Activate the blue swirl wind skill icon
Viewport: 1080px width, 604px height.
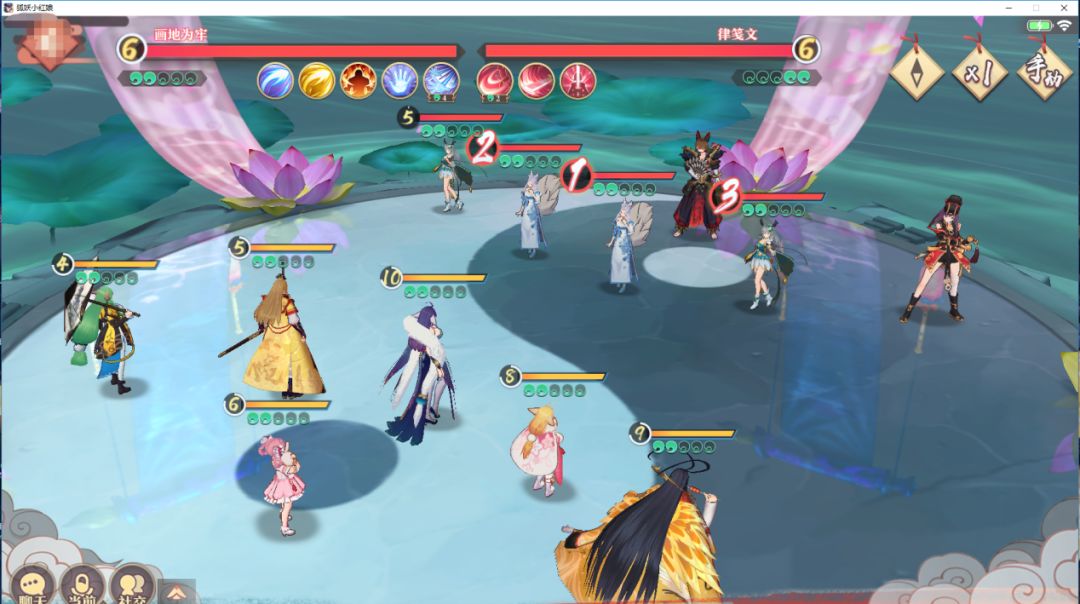click(x=275, y=80)
